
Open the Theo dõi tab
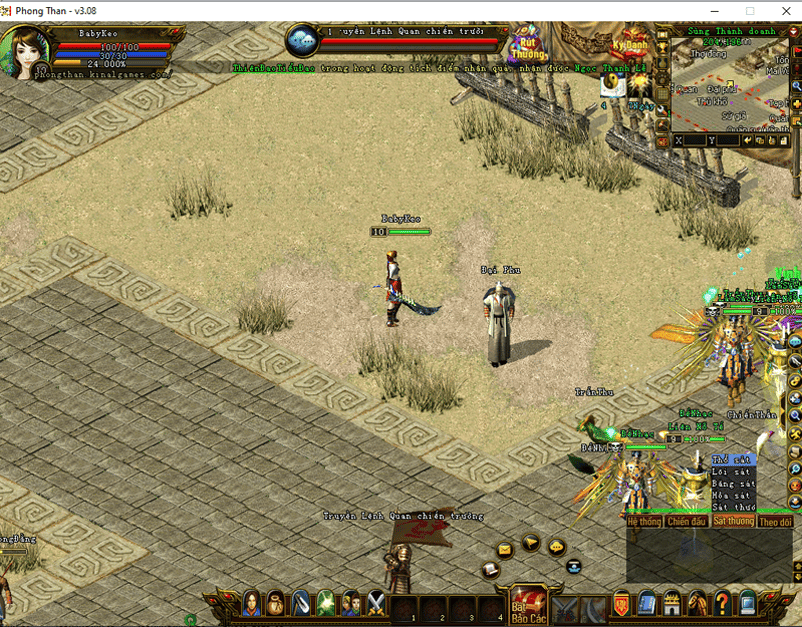pos(775,522)
